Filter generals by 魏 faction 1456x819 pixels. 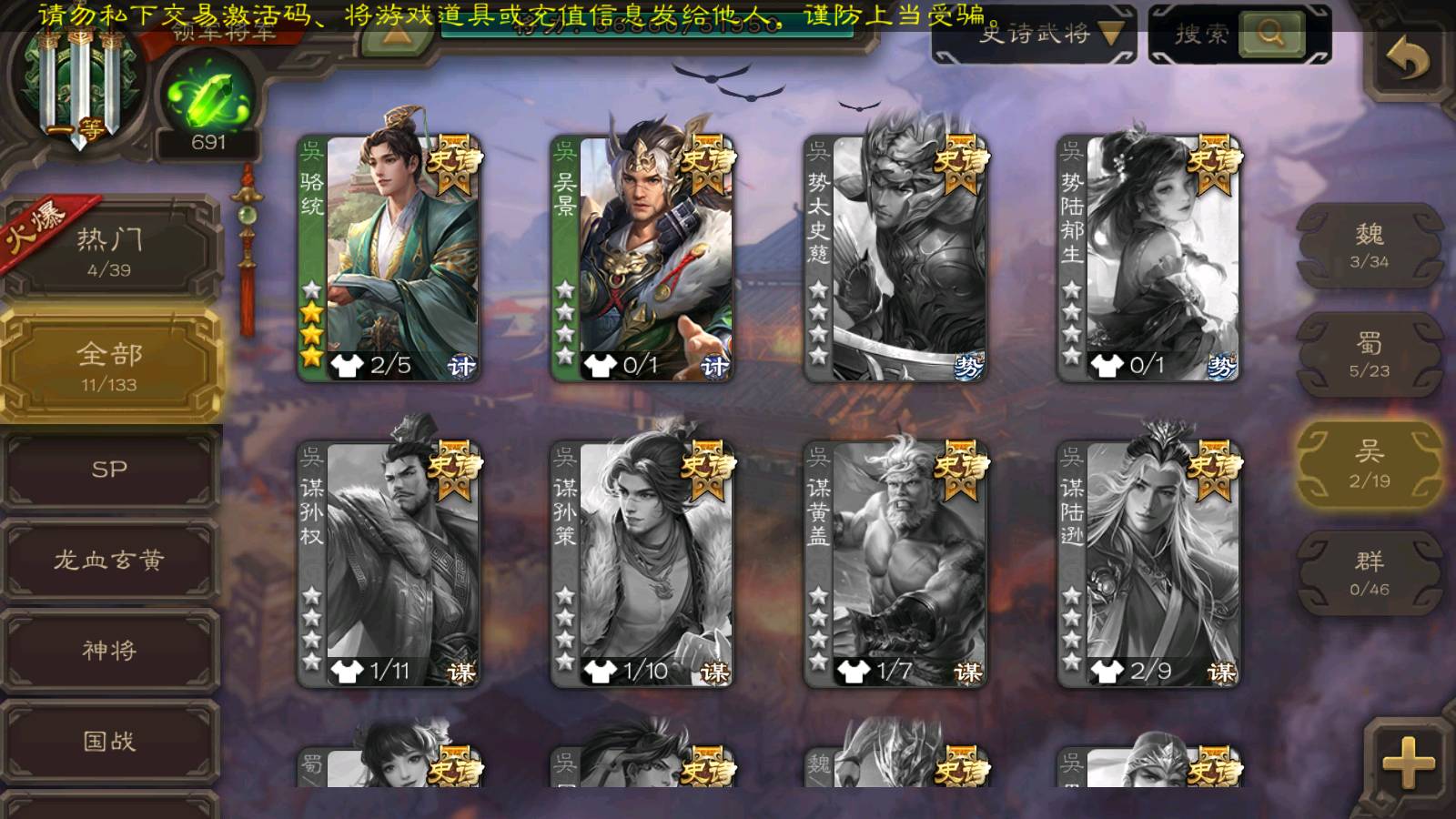point(1369,246)
